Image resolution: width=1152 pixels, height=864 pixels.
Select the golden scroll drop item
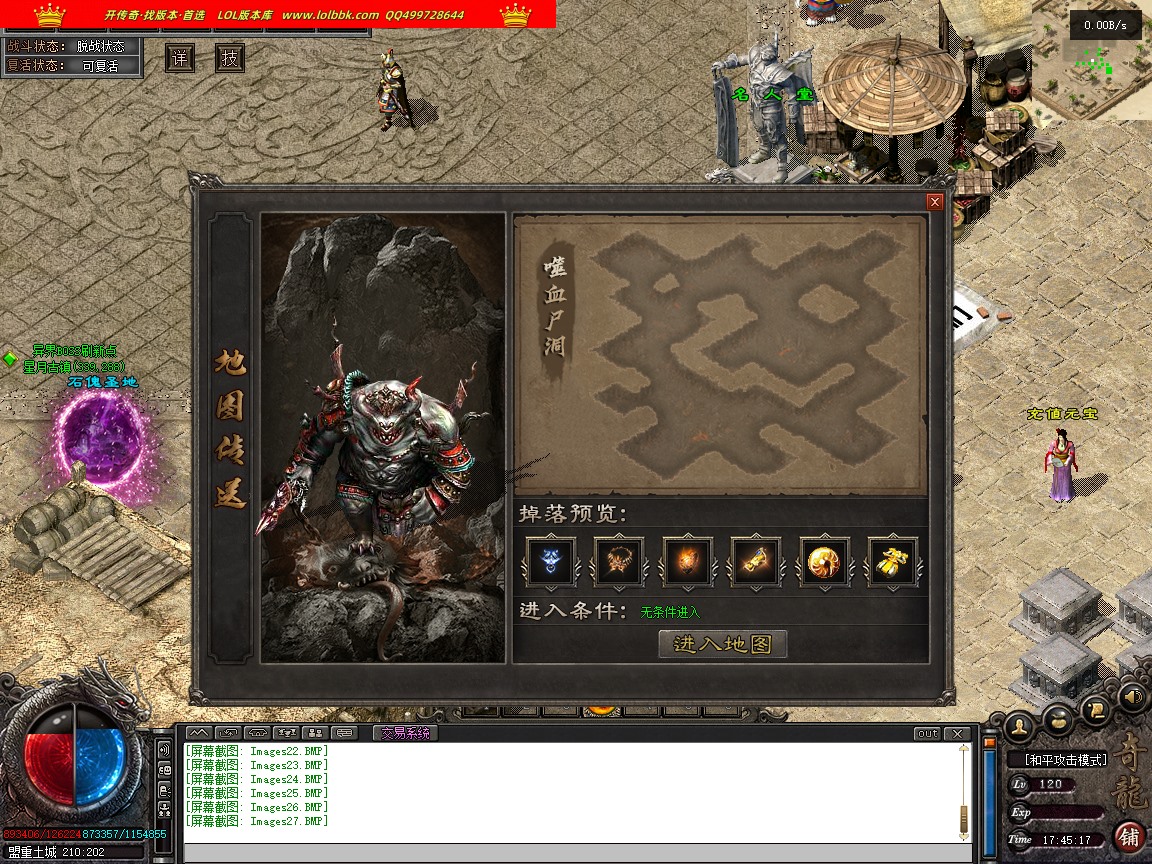755,562
